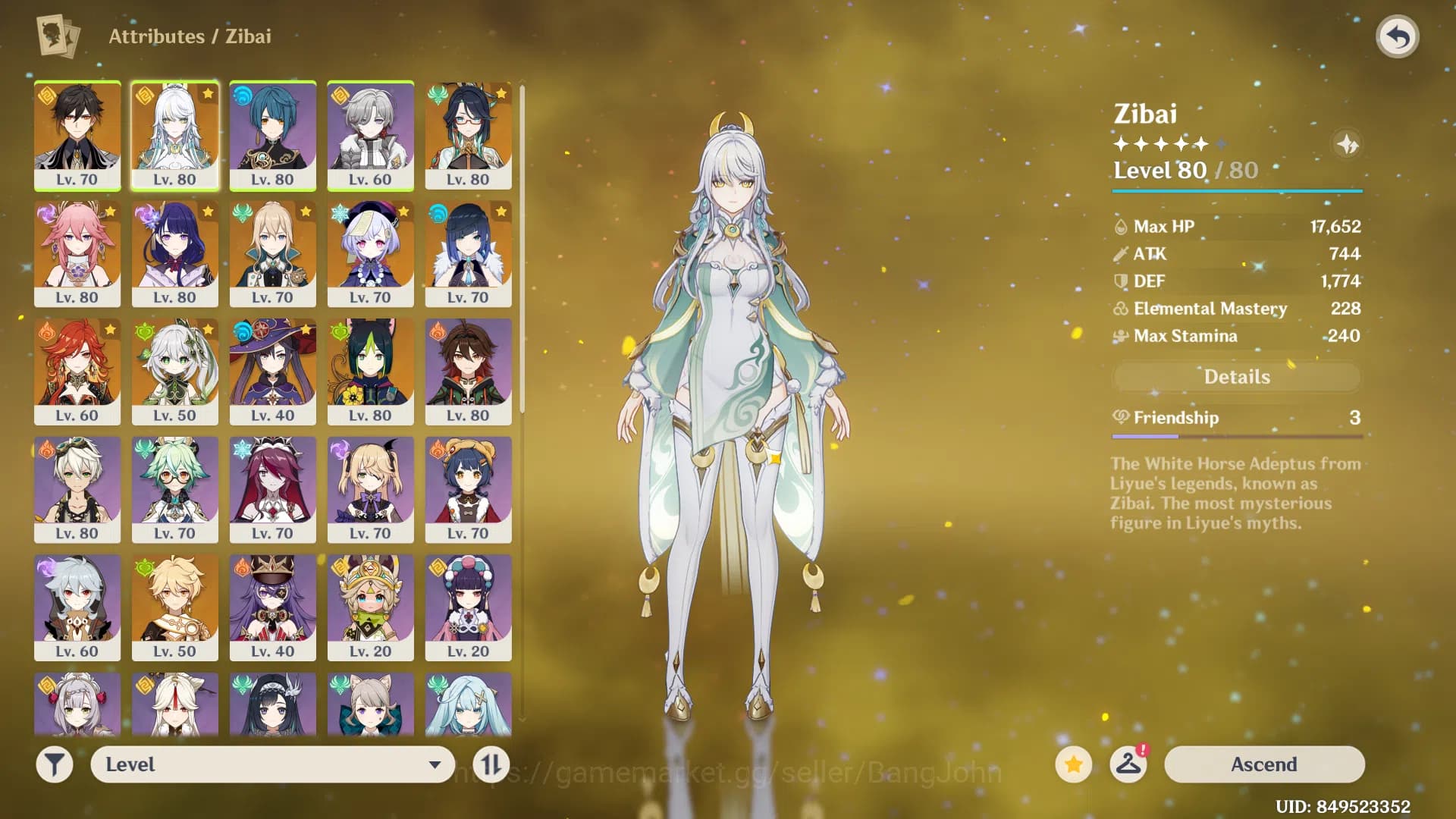Image resolution: width=1456 pixels, height=819 pixels.
Task: Open the character outfit menu icon
Action: click(x=1129, y=764)
